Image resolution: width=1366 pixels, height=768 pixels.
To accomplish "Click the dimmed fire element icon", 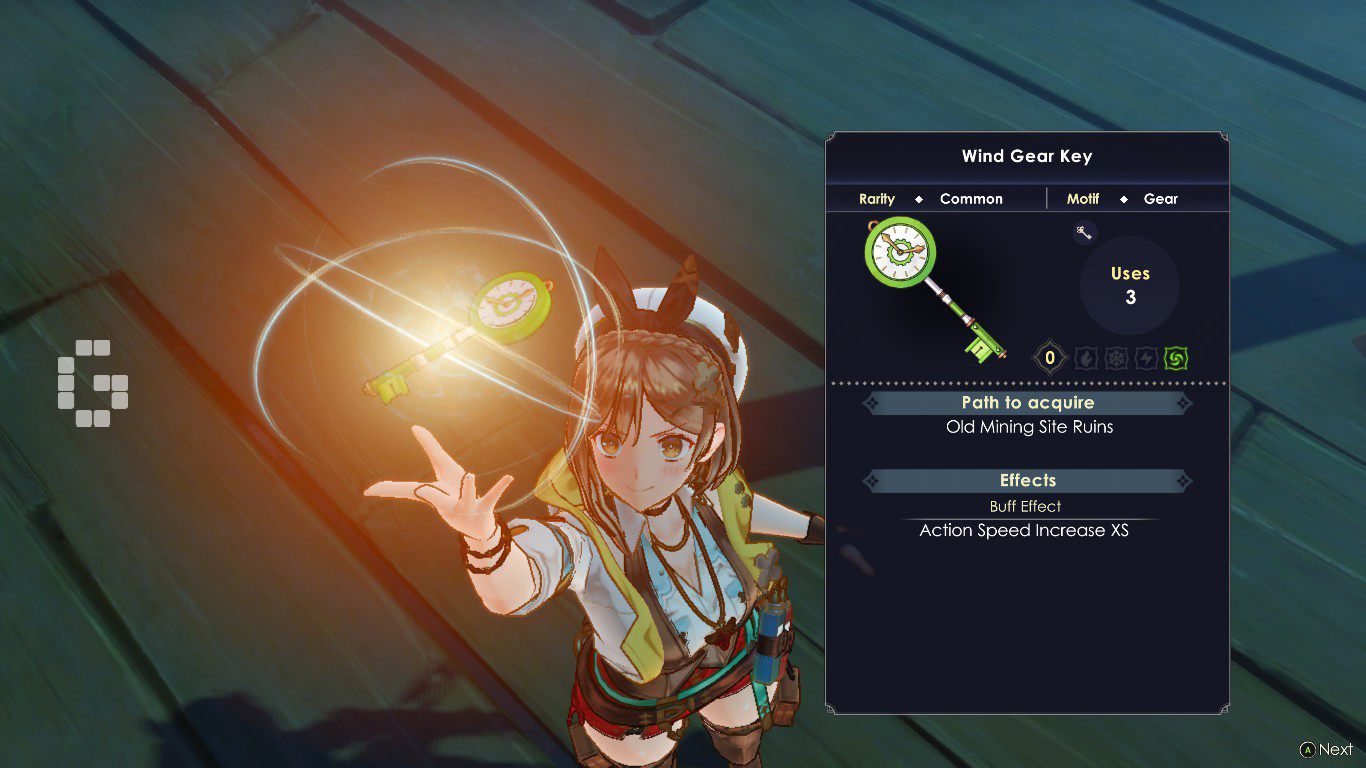I will [1086, 357].
